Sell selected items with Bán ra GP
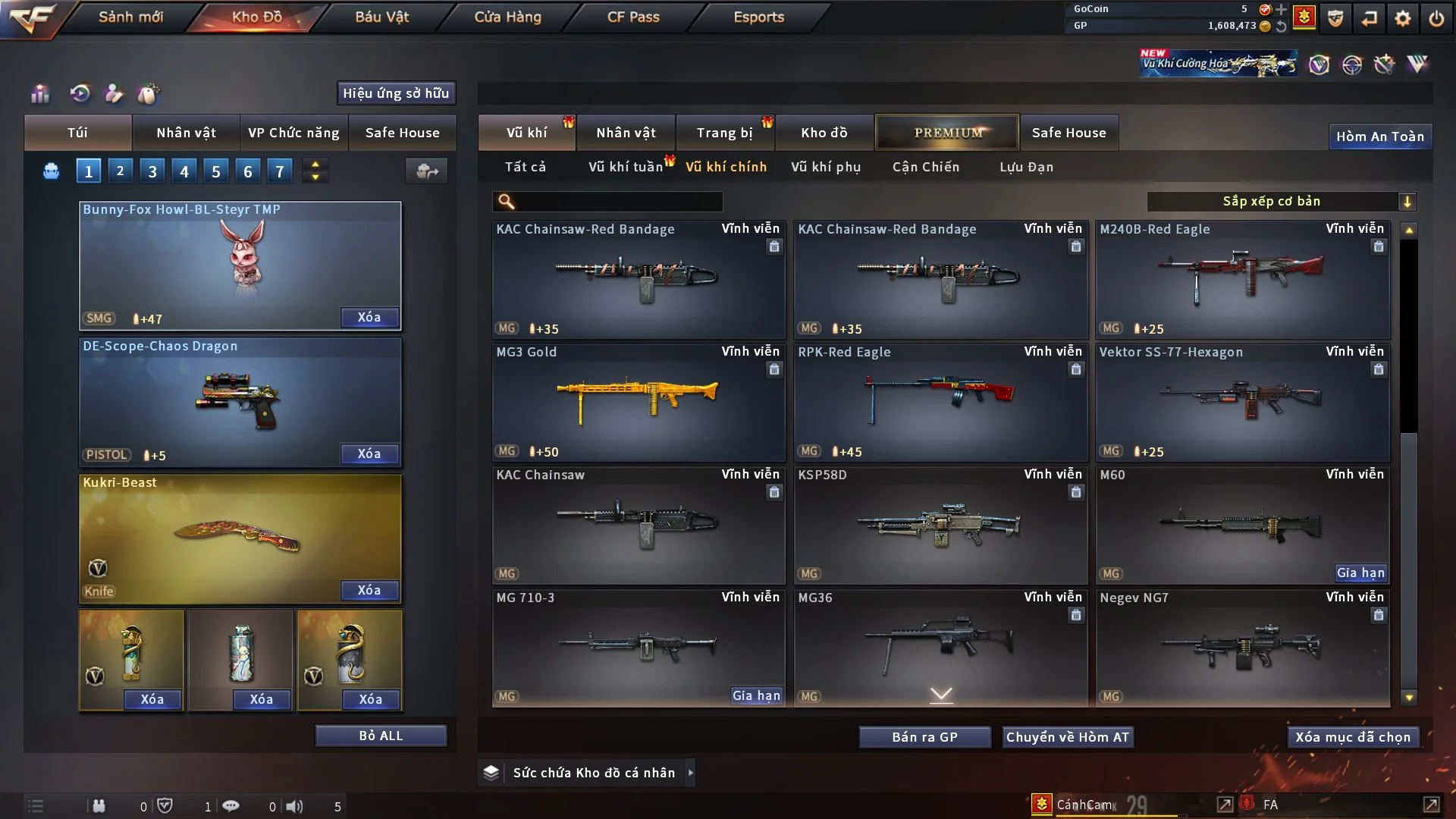 (924, 737)
